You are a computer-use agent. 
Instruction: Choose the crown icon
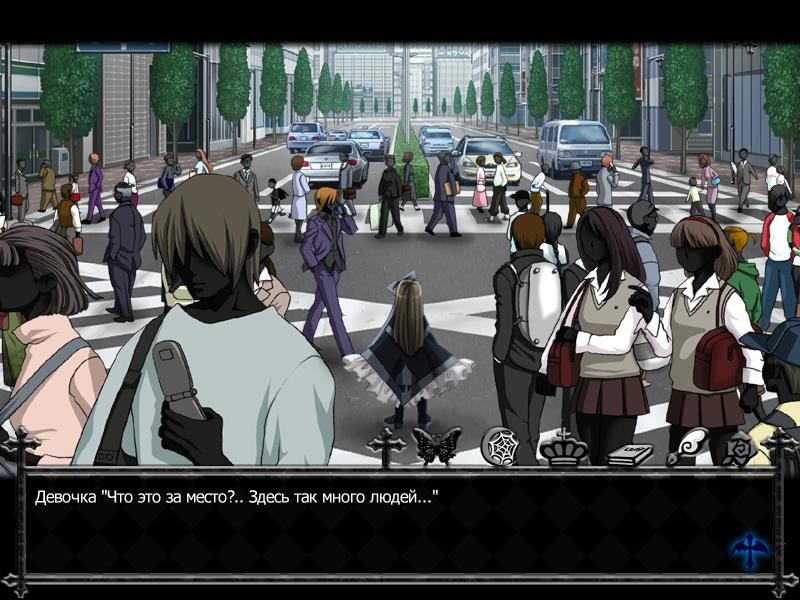[565, 447]
